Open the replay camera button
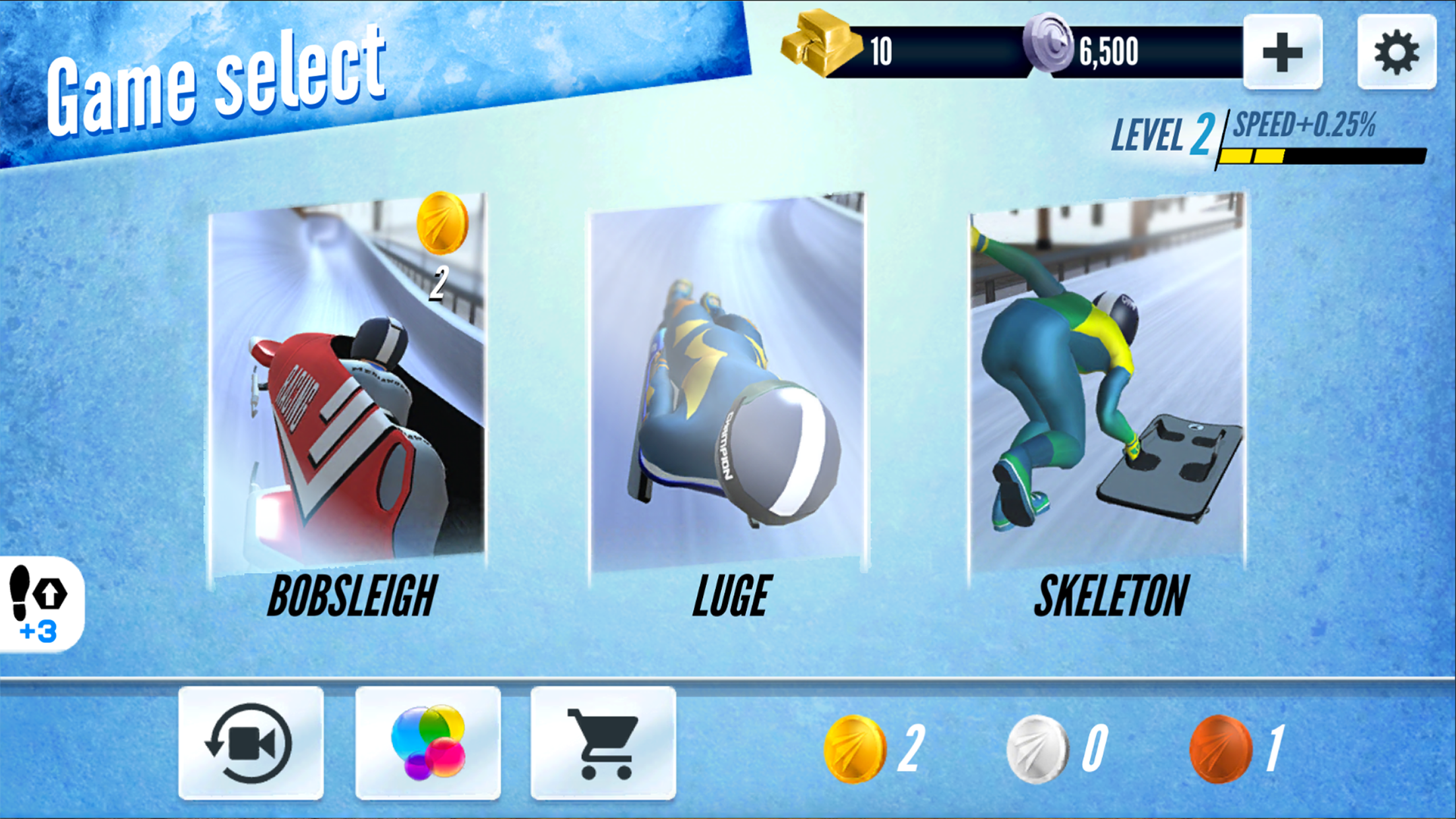Viewport: 1456px width, 819px height. click(251, 743)
